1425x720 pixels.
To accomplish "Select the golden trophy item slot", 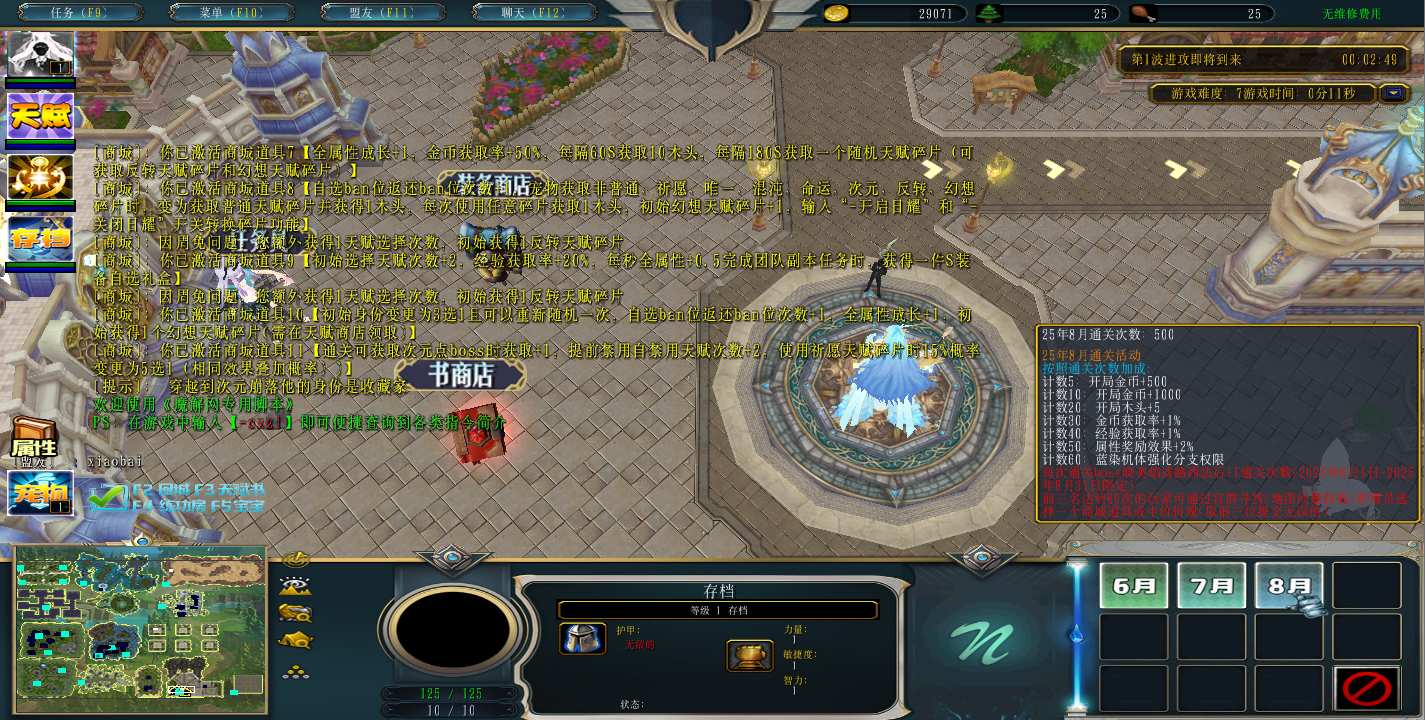I will (x=749, y=656).
